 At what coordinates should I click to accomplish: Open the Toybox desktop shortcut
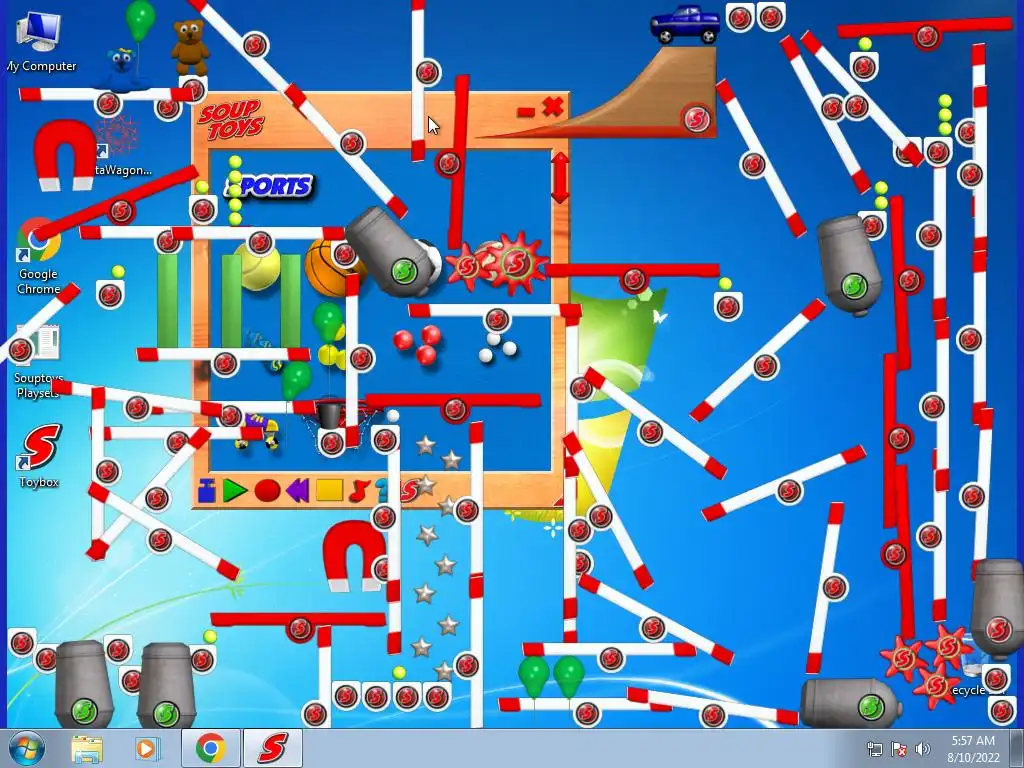pos(39,456)
